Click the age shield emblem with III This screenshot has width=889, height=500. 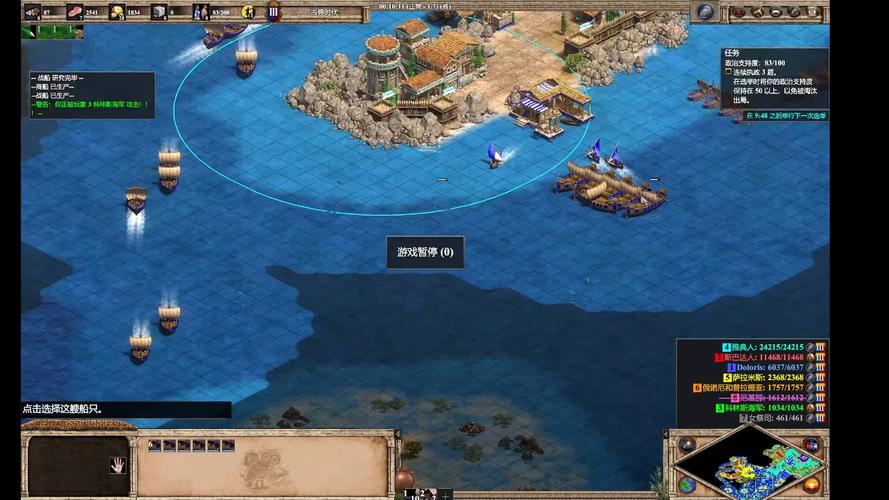(x=273, y=12)
